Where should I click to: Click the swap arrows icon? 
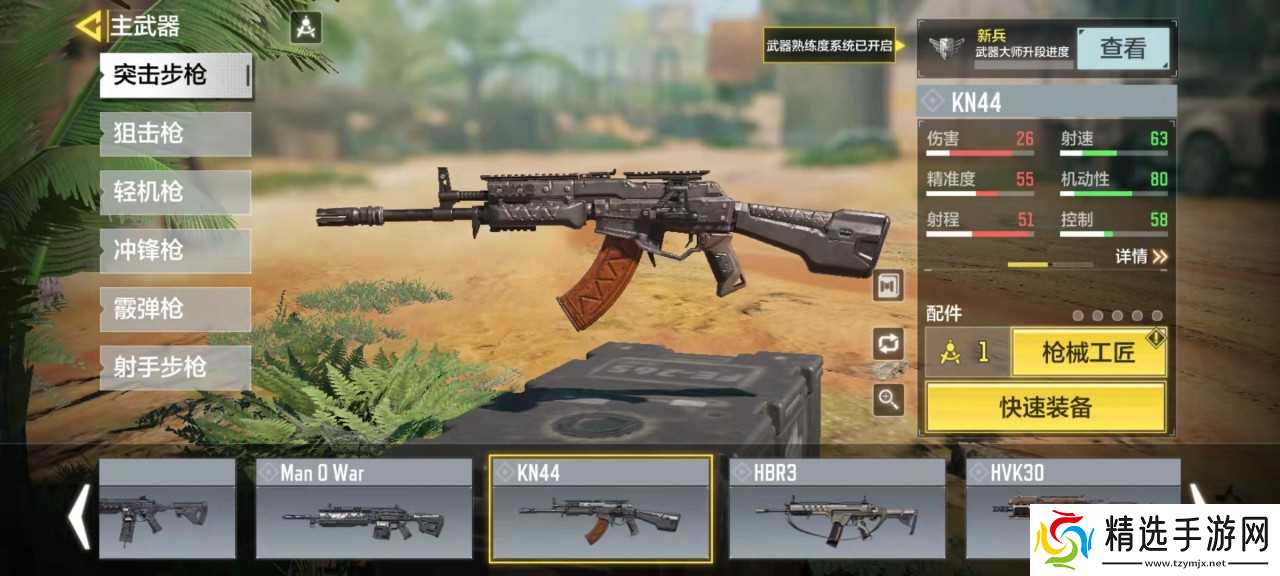[887, 344]
